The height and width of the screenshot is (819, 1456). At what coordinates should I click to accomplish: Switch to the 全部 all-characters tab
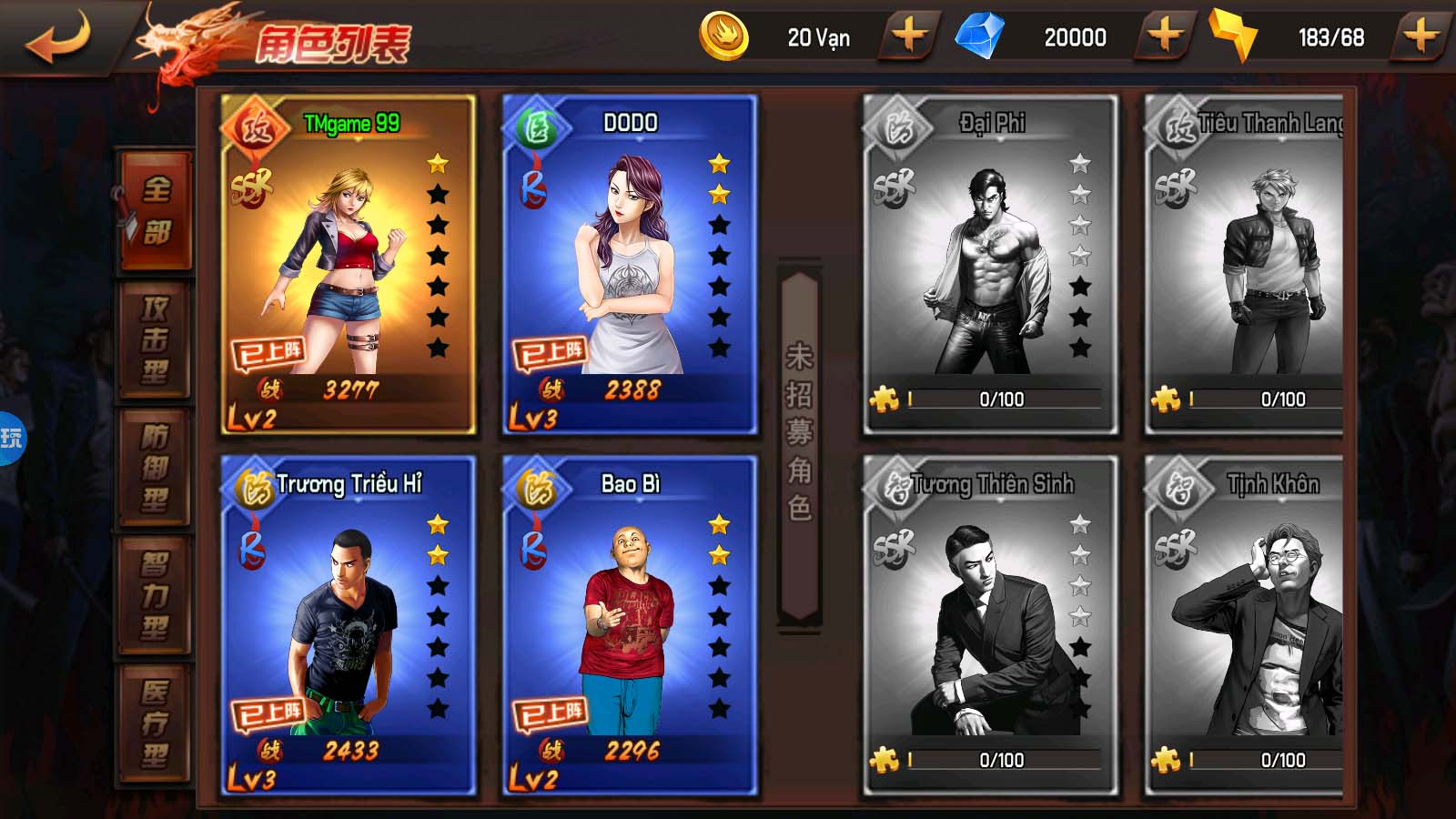(x=156, y=211)
